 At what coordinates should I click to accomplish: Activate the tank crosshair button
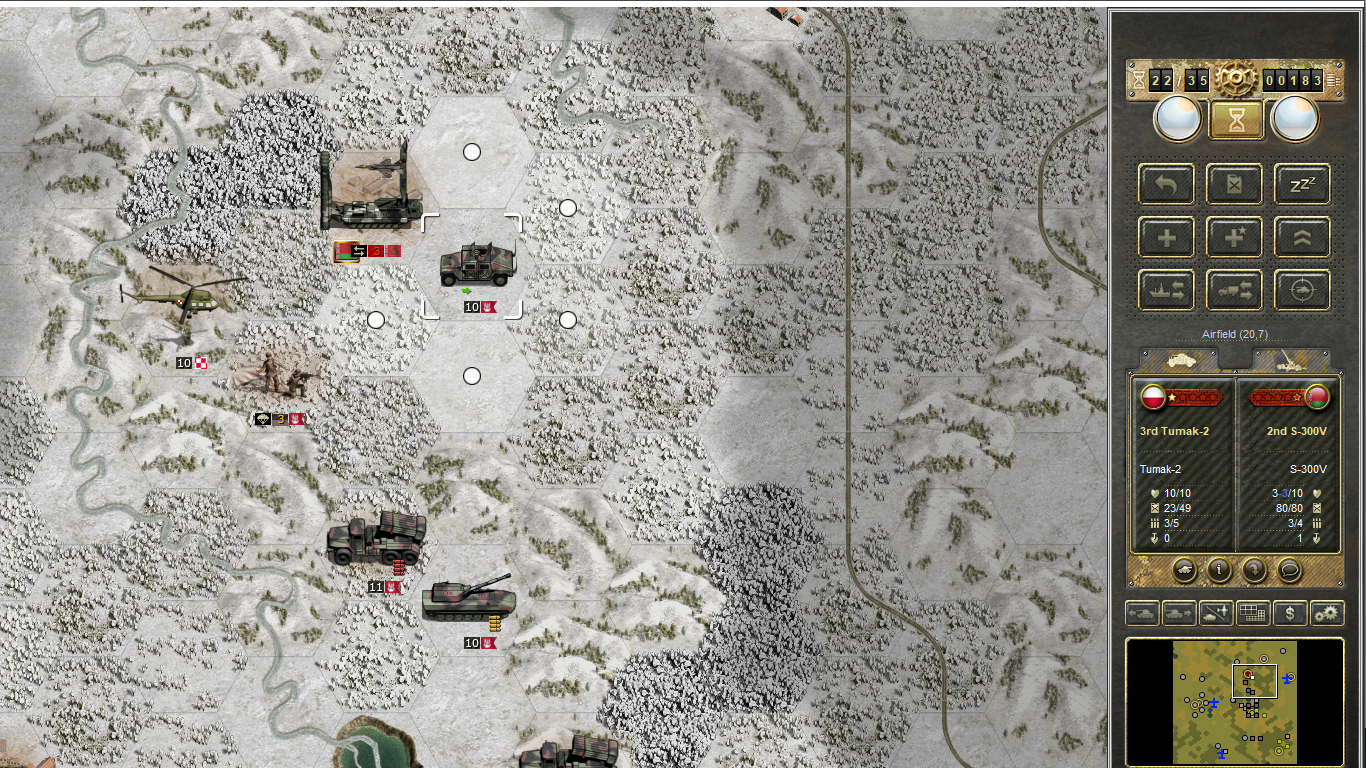click(x=1302, y=291)
